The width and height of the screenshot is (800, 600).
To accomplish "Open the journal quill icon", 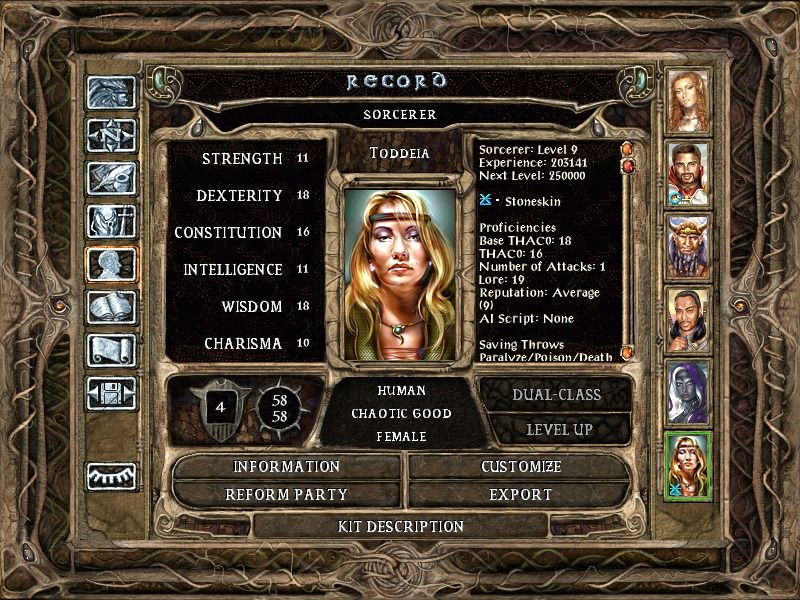I will (111, 178).
